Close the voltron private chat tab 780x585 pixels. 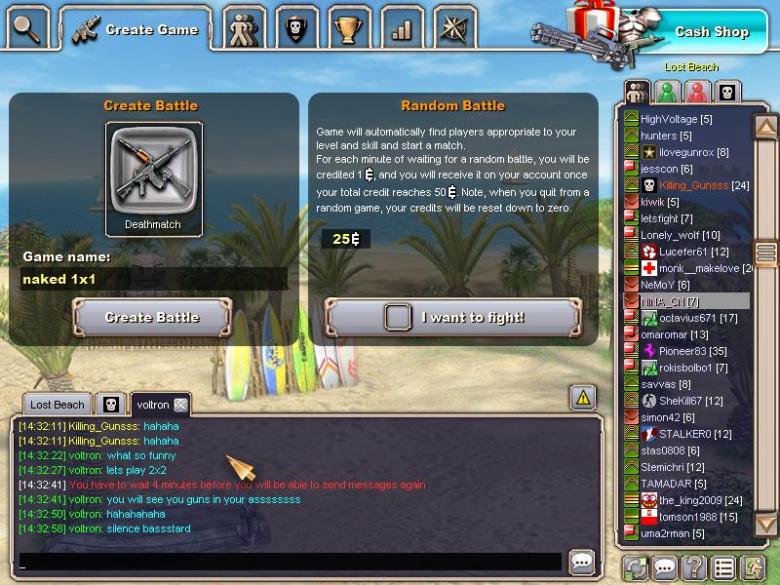tap(181, 405)
